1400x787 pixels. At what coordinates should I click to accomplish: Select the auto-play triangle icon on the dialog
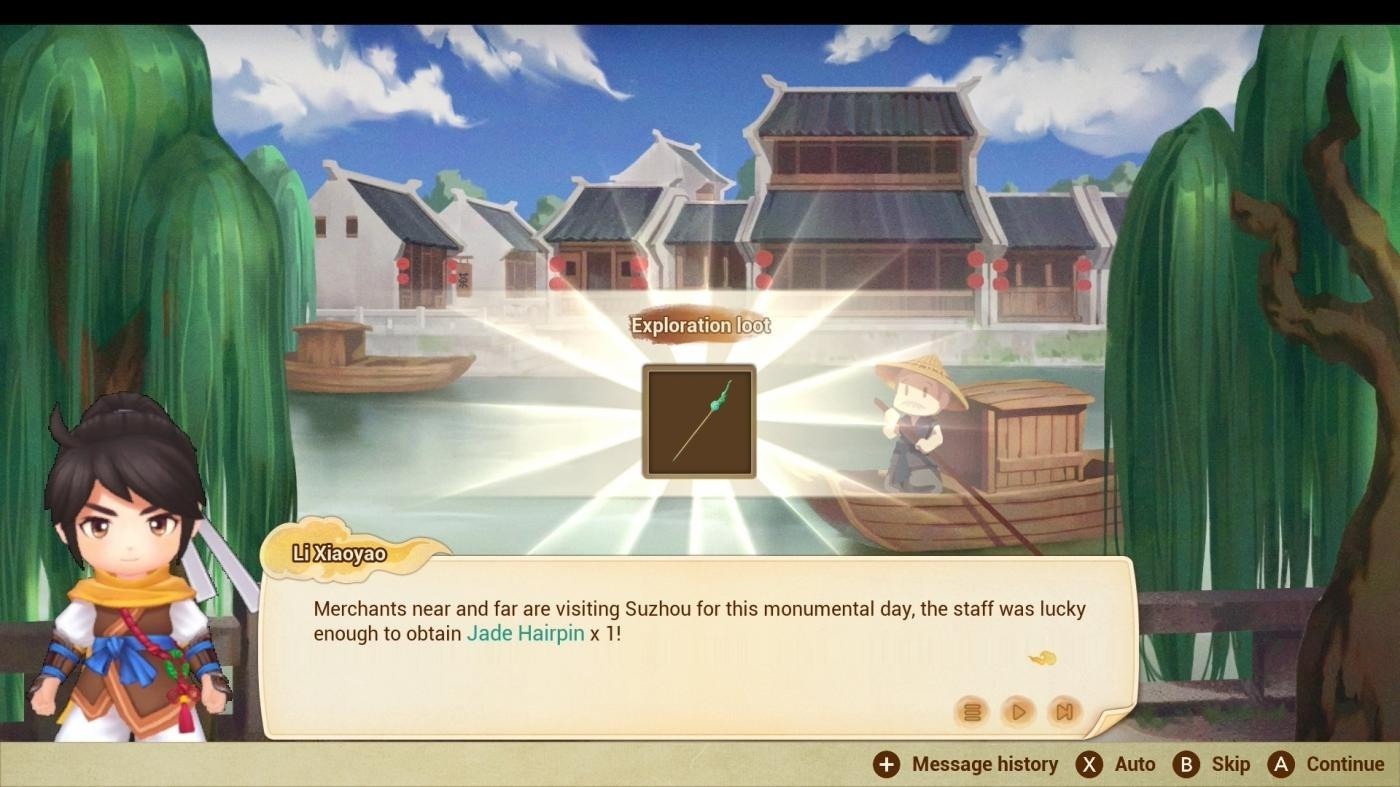pyautogui.click(x=1017, y=712)
